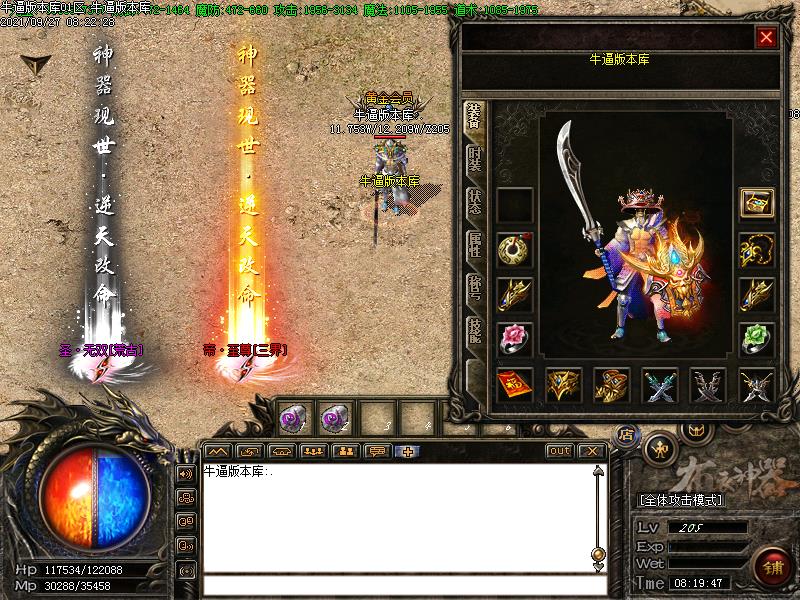Close the chat window with X
This screenshot has height=600, width=800.
[592, 451]
